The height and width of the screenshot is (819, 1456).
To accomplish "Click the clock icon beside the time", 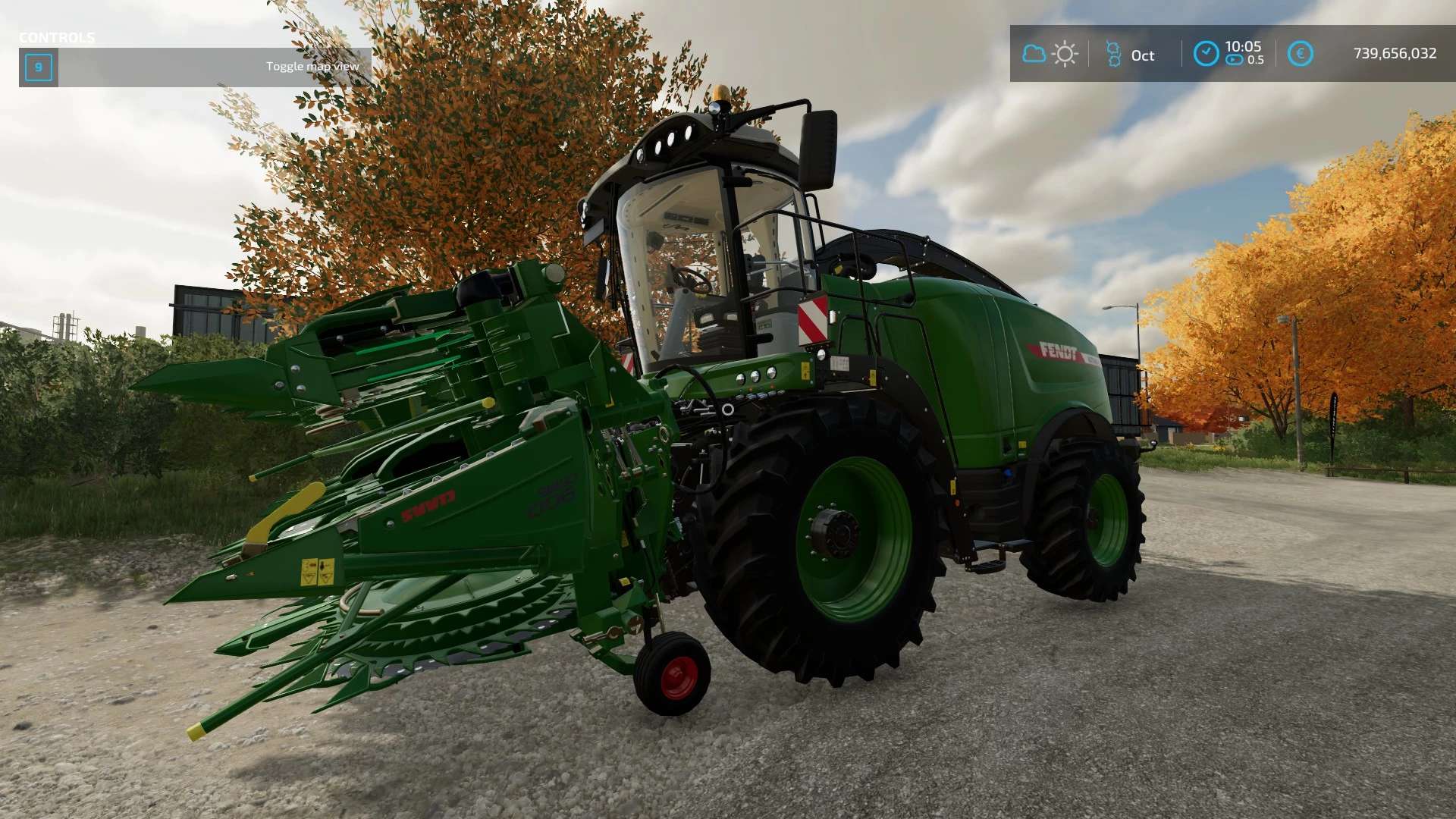I will [1206, 54].
